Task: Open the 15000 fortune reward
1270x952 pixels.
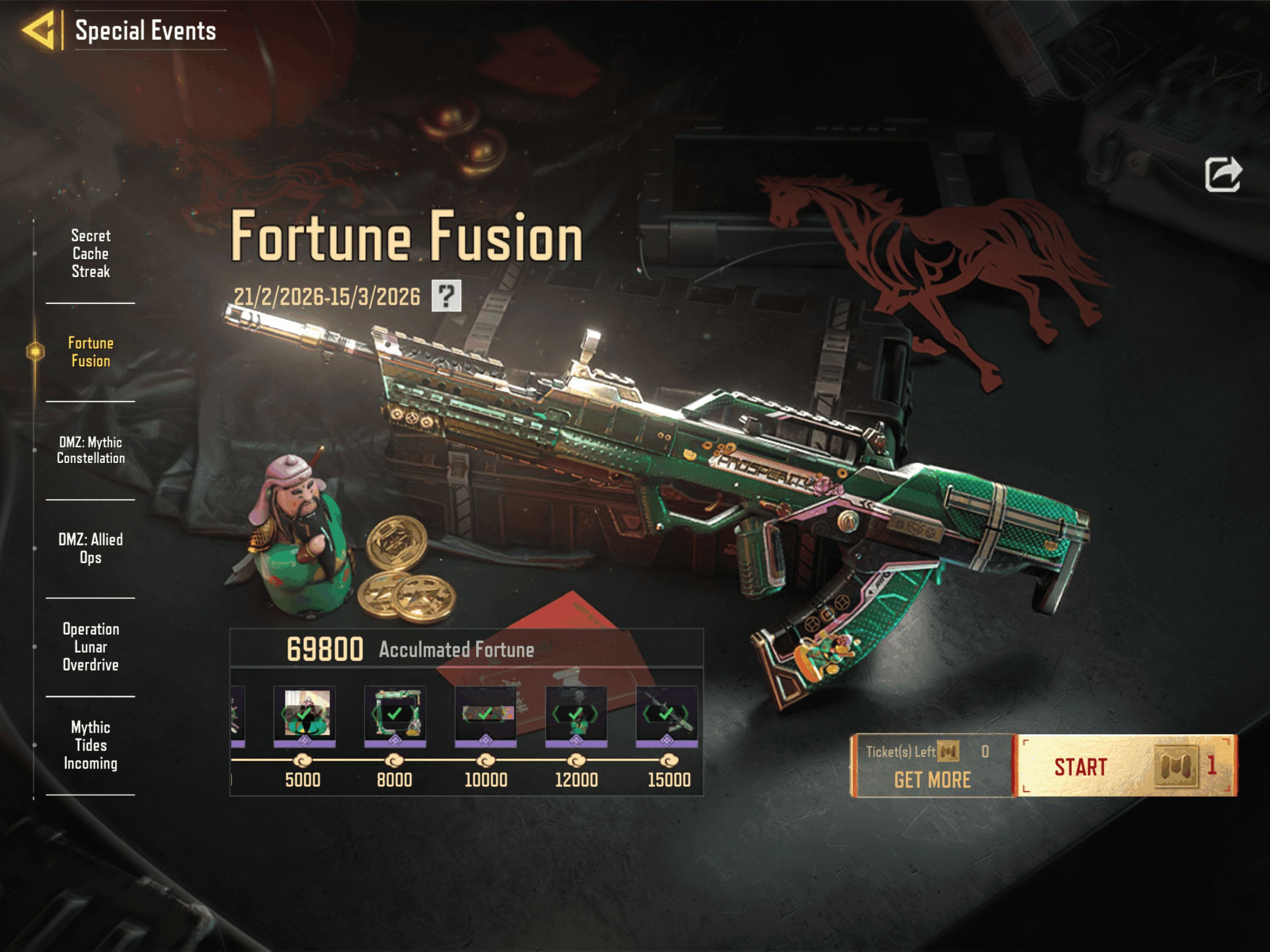Action: click(667, 715)
